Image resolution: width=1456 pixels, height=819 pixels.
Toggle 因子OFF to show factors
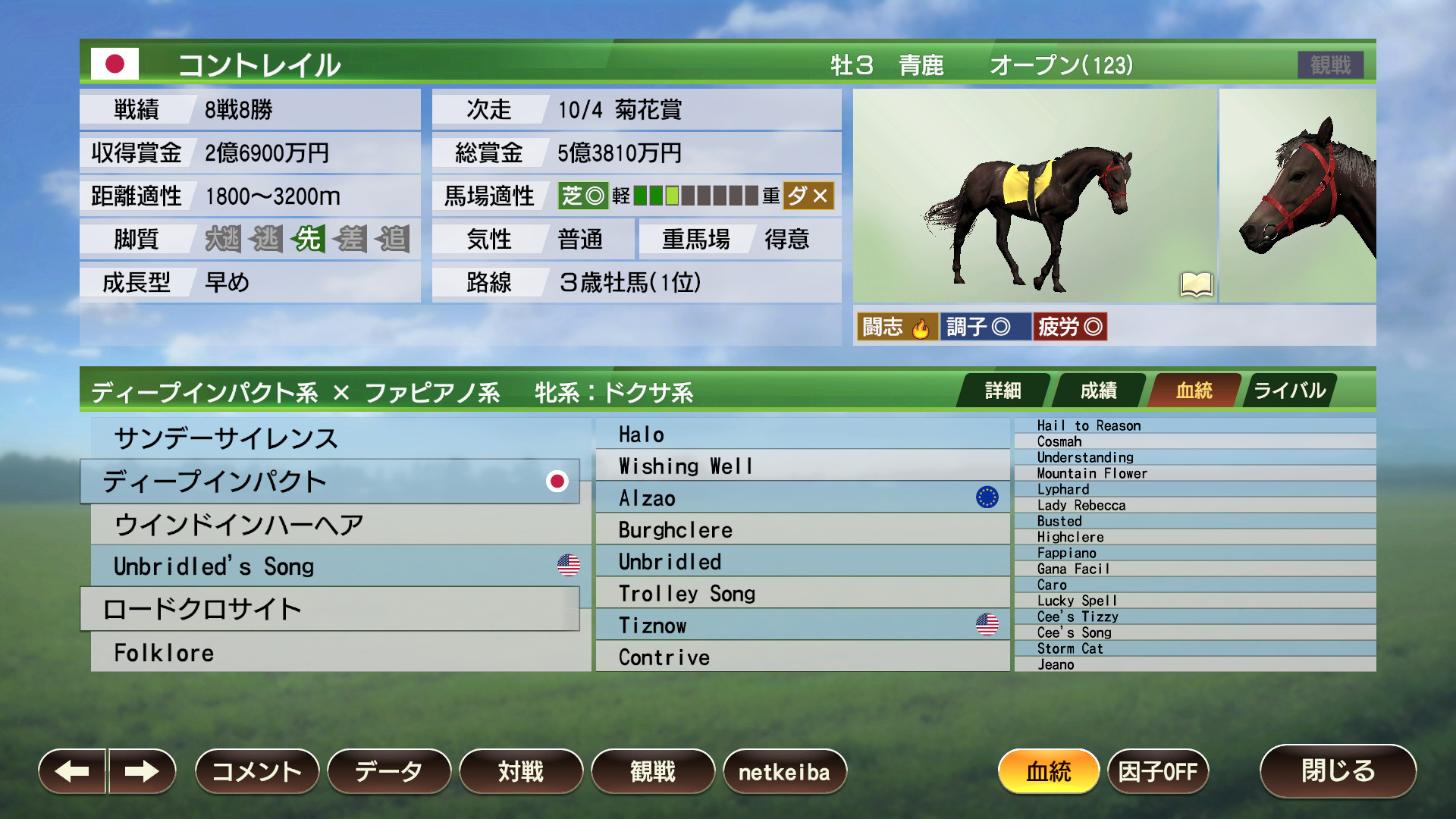(x=1159, y=771)
